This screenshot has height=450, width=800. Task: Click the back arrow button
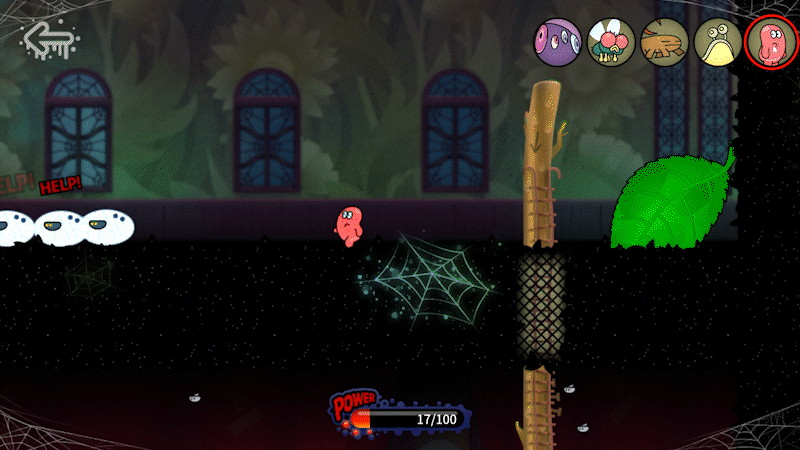48,42
